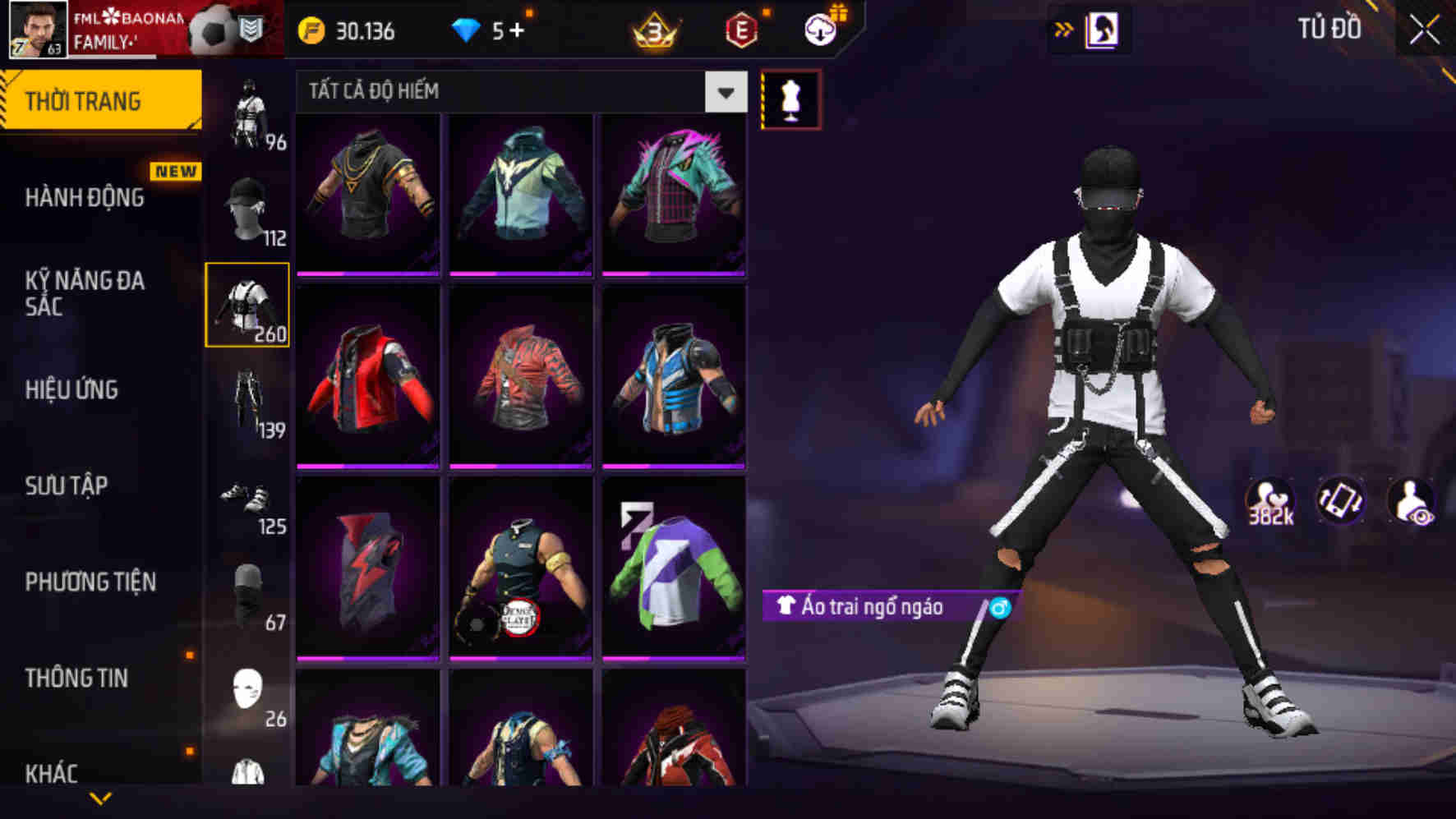This screenshot has height=819, width=1456.
Task: Click the E elite badge icon
Action: [x=742, y=30]
